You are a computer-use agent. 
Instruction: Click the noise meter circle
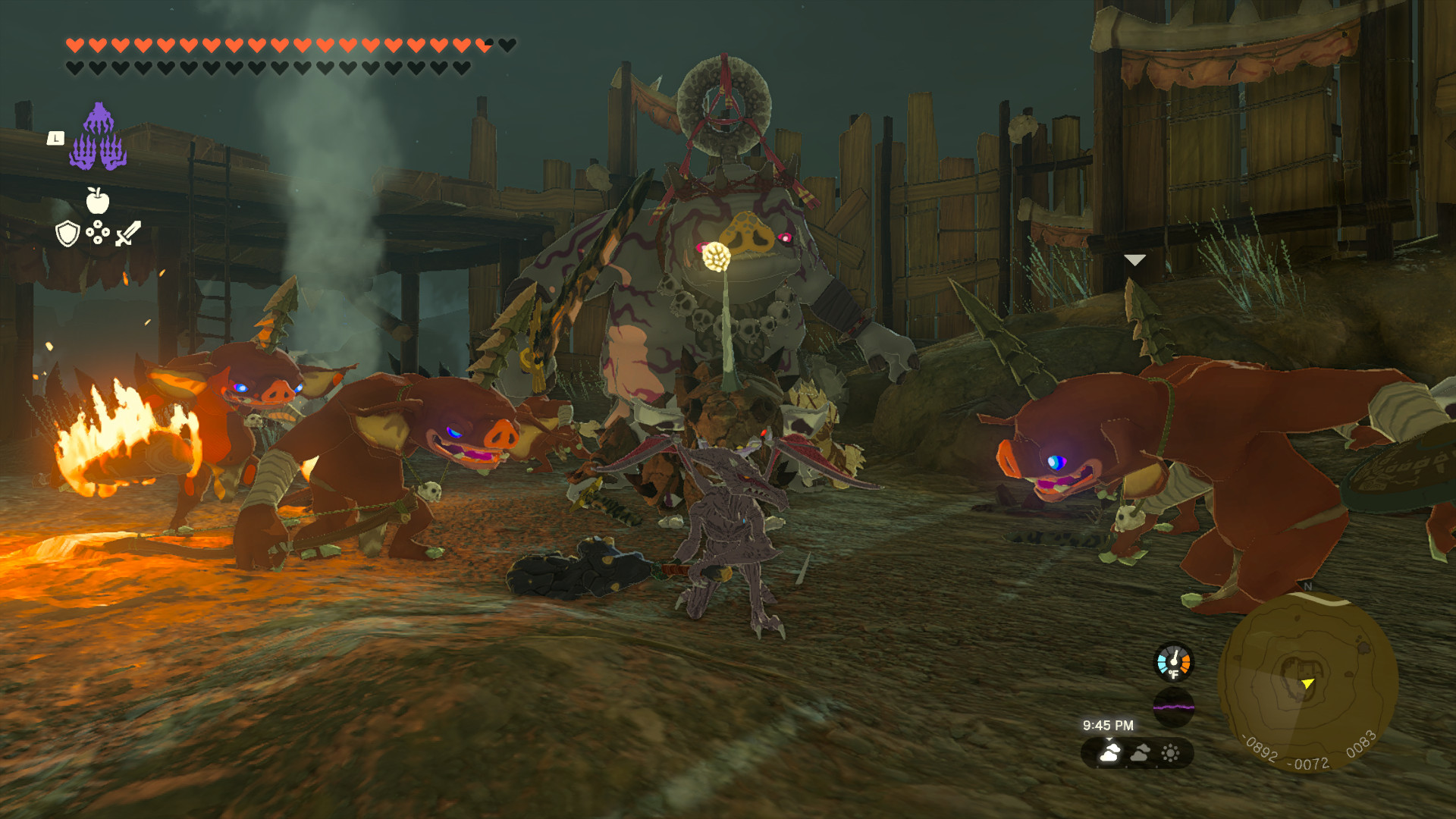[1174, 704]
